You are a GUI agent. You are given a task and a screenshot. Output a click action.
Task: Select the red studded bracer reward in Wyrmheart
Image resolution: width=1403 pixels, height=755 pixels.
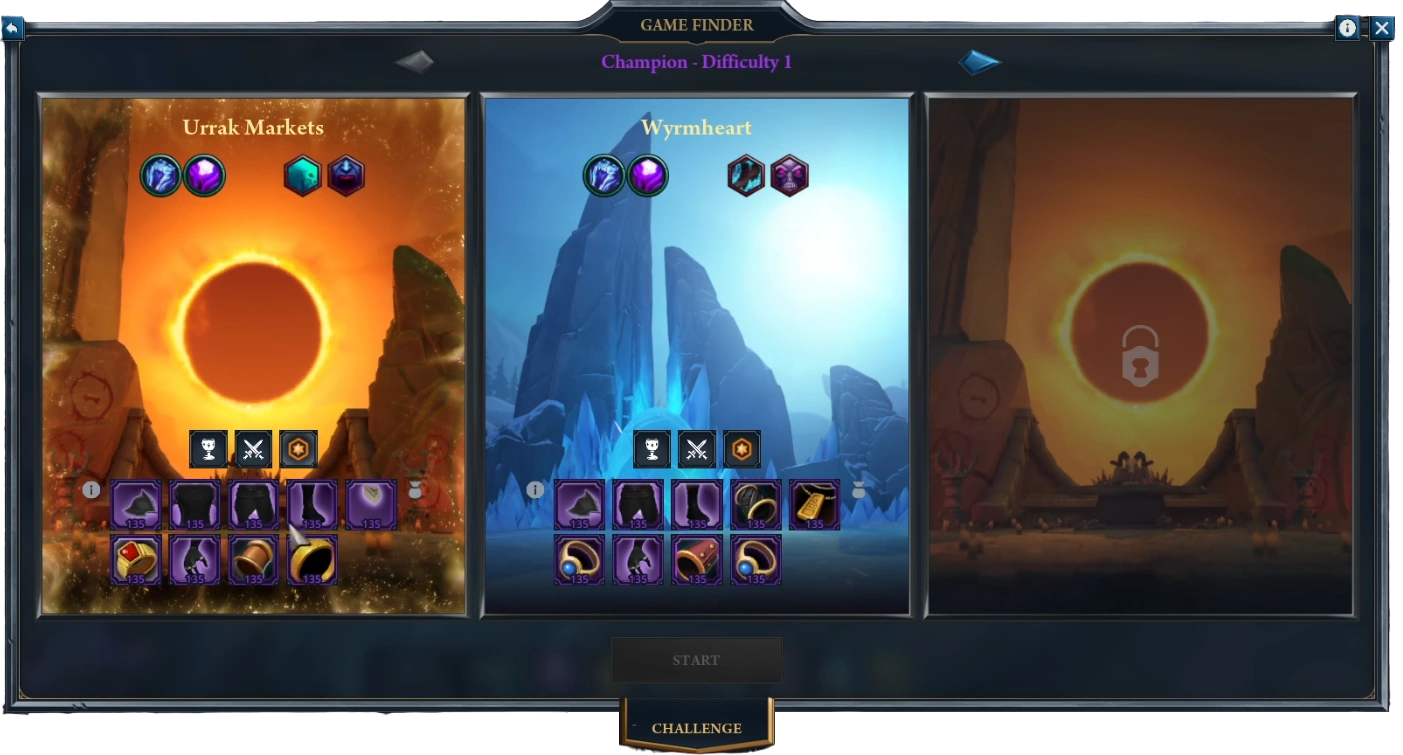pos(697,560)
